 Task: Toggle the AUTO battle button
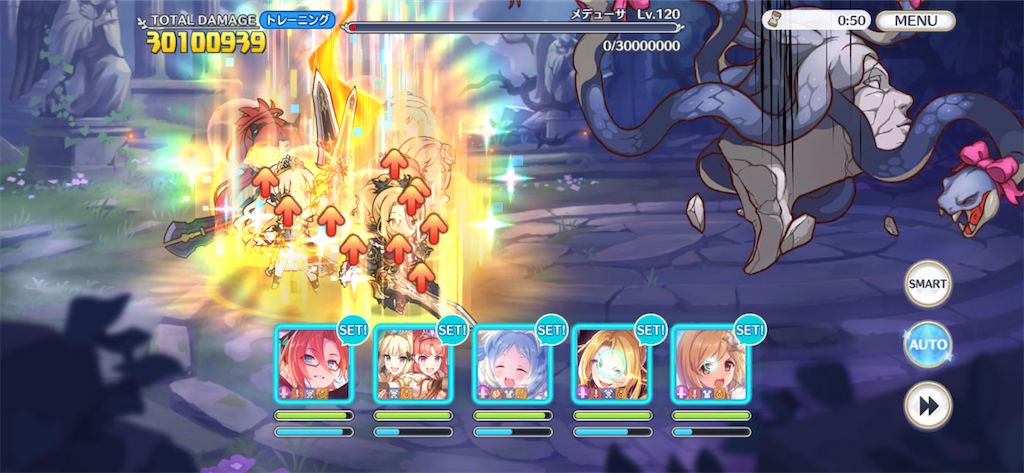coord(927,345)
